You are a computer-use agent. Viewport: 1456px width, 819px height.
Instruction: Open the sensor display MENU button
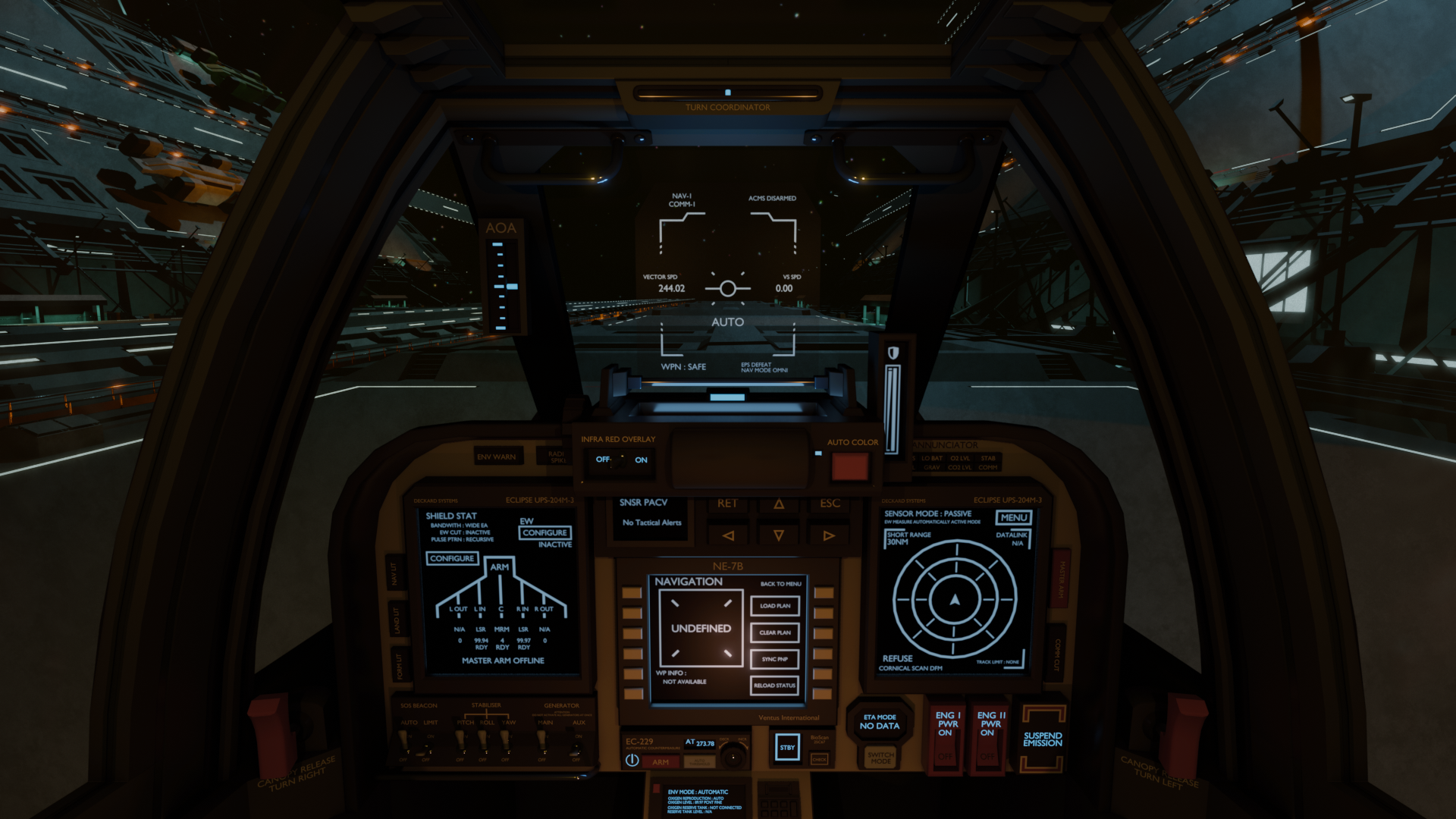(x=1014, y=518)
